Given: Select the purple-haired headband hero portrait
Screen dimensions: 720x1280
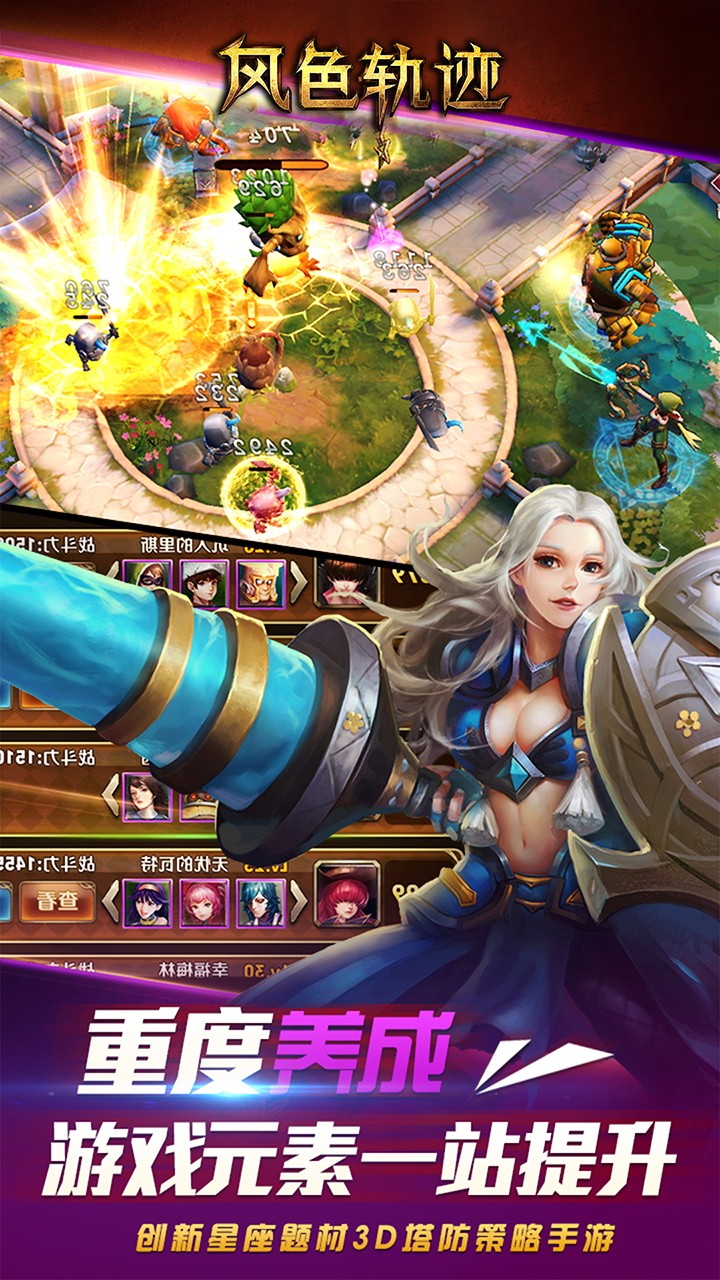Looking at the screenshot, I should [x=147, y=902].
